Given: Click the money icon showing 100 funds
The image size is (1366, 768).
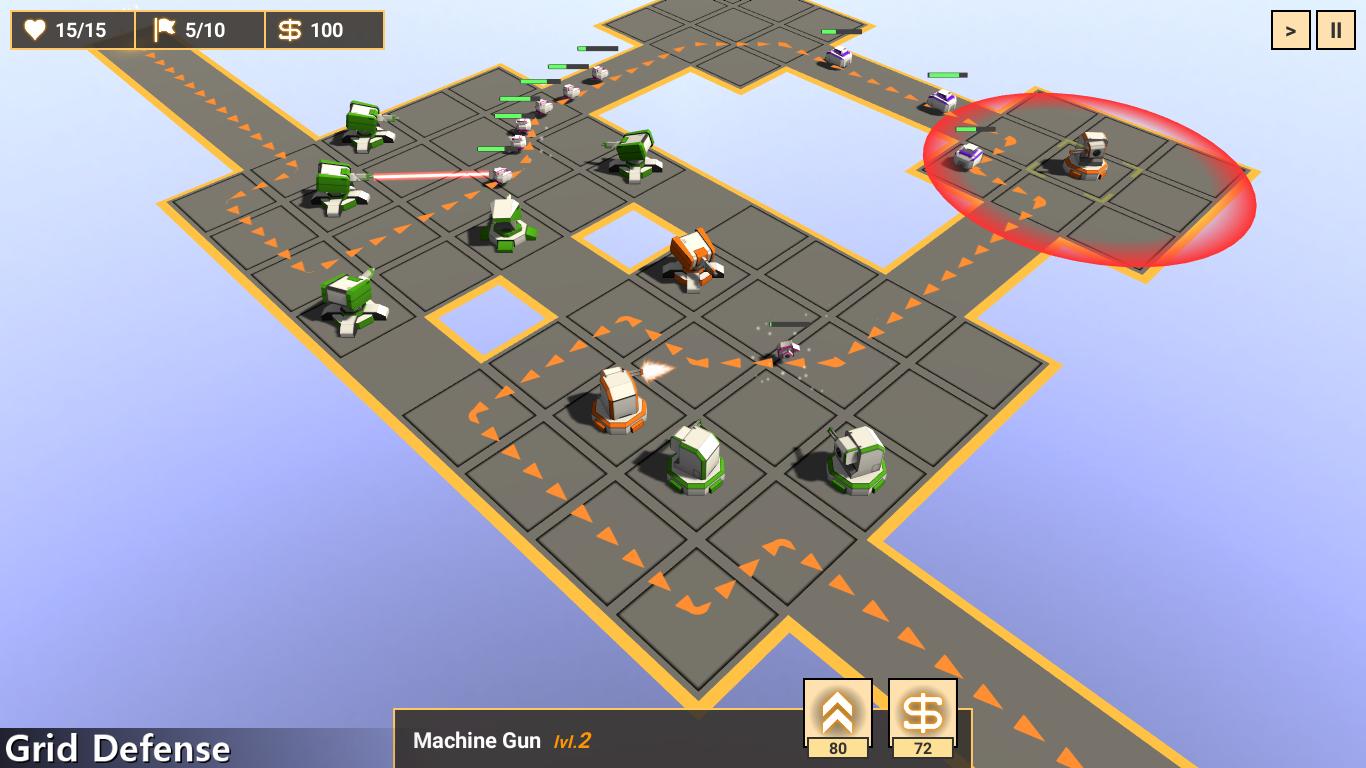Looking at the screenshot, I should [x=291, y=29].
